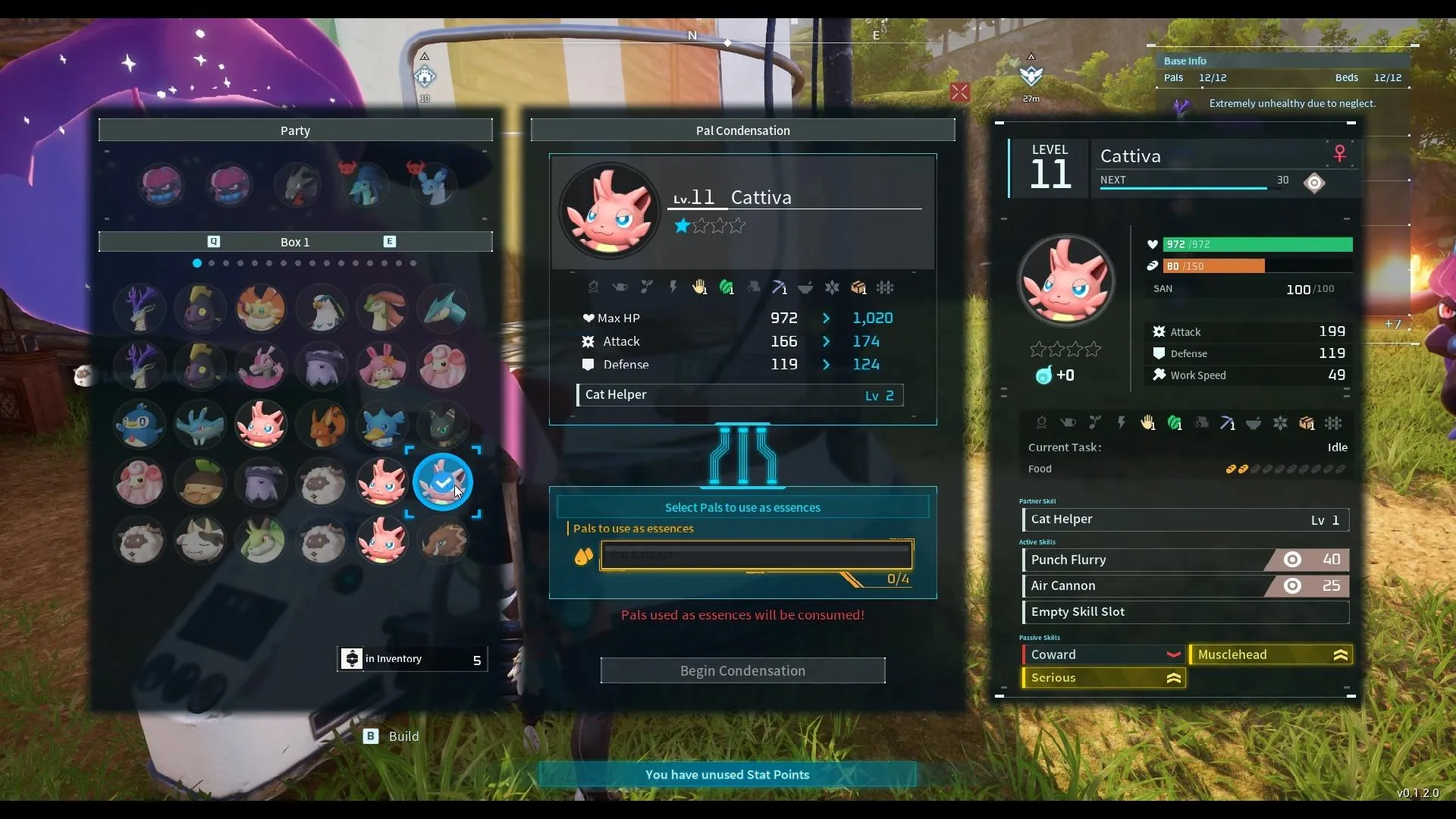Select the black cat Mau pal
Screen dimensions: 1456x819
click(x=443, y=425)
